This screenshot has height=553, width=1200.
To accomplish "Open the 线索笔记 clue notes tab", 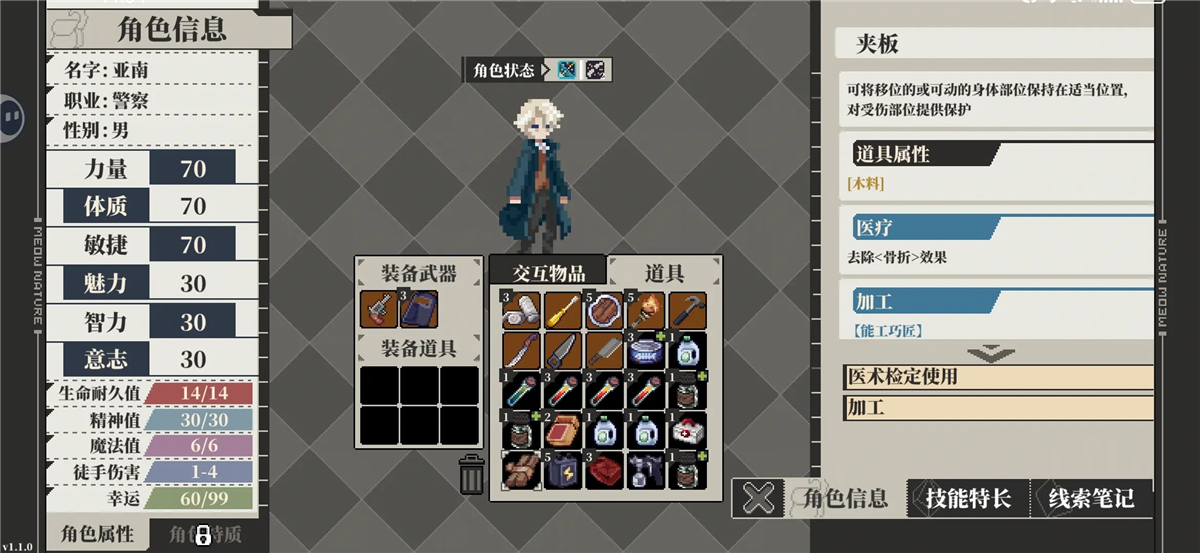I will pos(1091,498).
